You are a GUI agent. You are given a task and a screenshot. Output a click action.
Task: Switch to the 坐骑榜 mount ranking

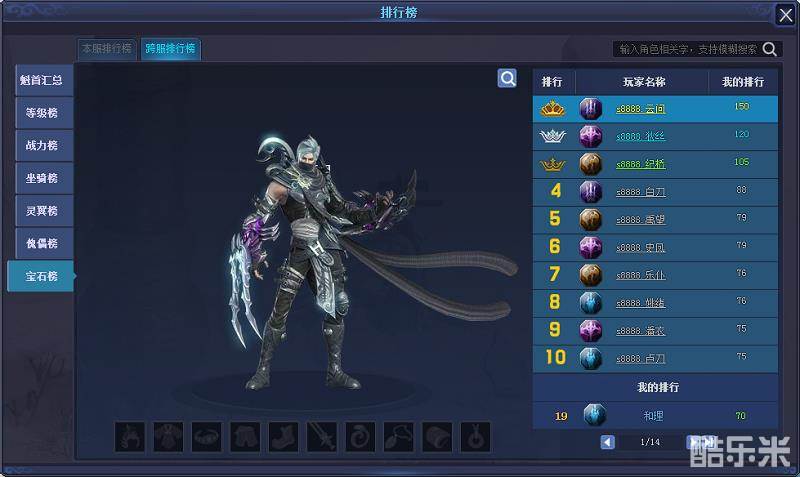pos(44,179)
